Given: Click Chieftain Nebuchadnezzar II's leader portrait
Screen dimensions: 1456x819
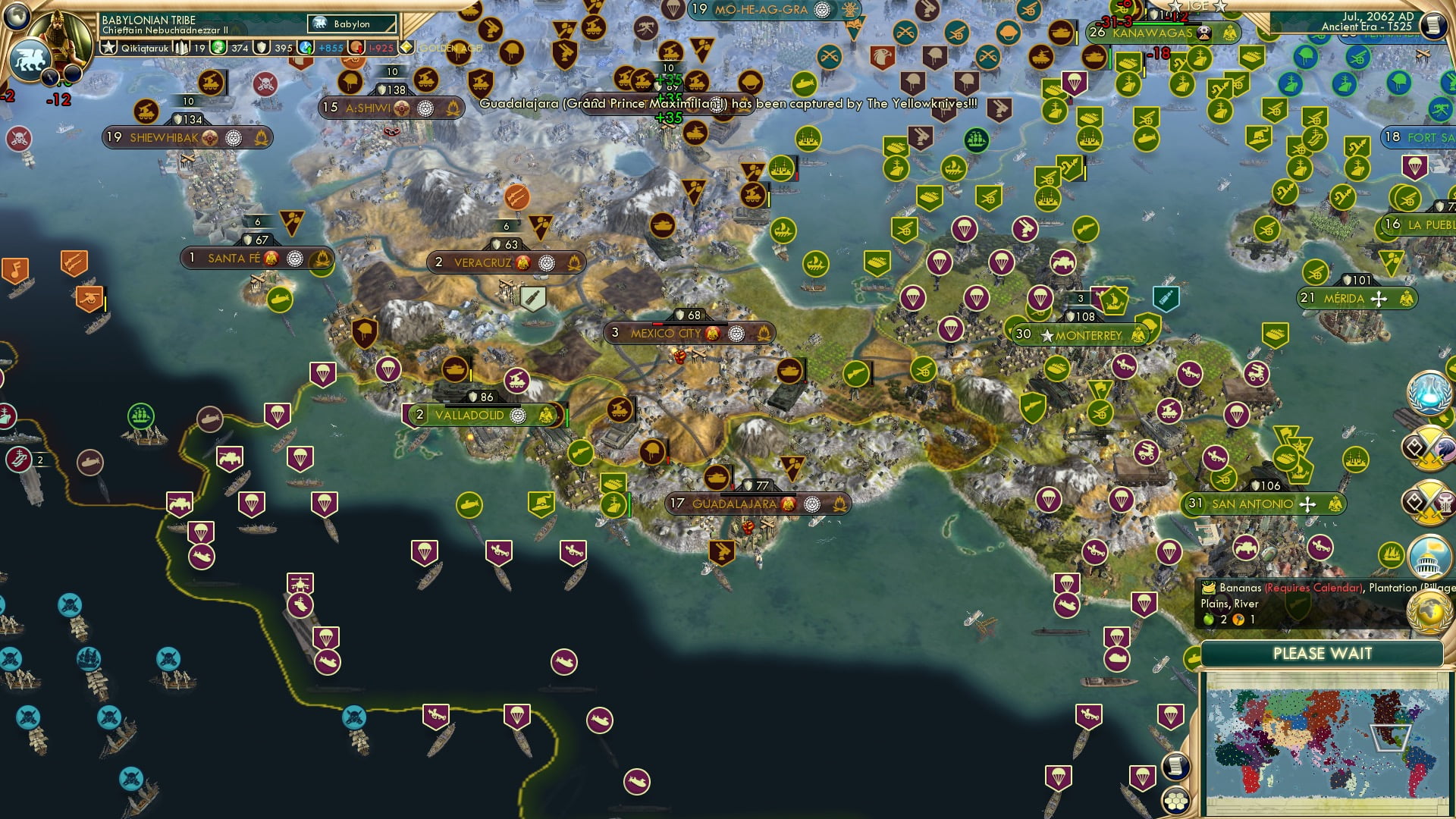Looking at the screenshot, I should point(58,34).
